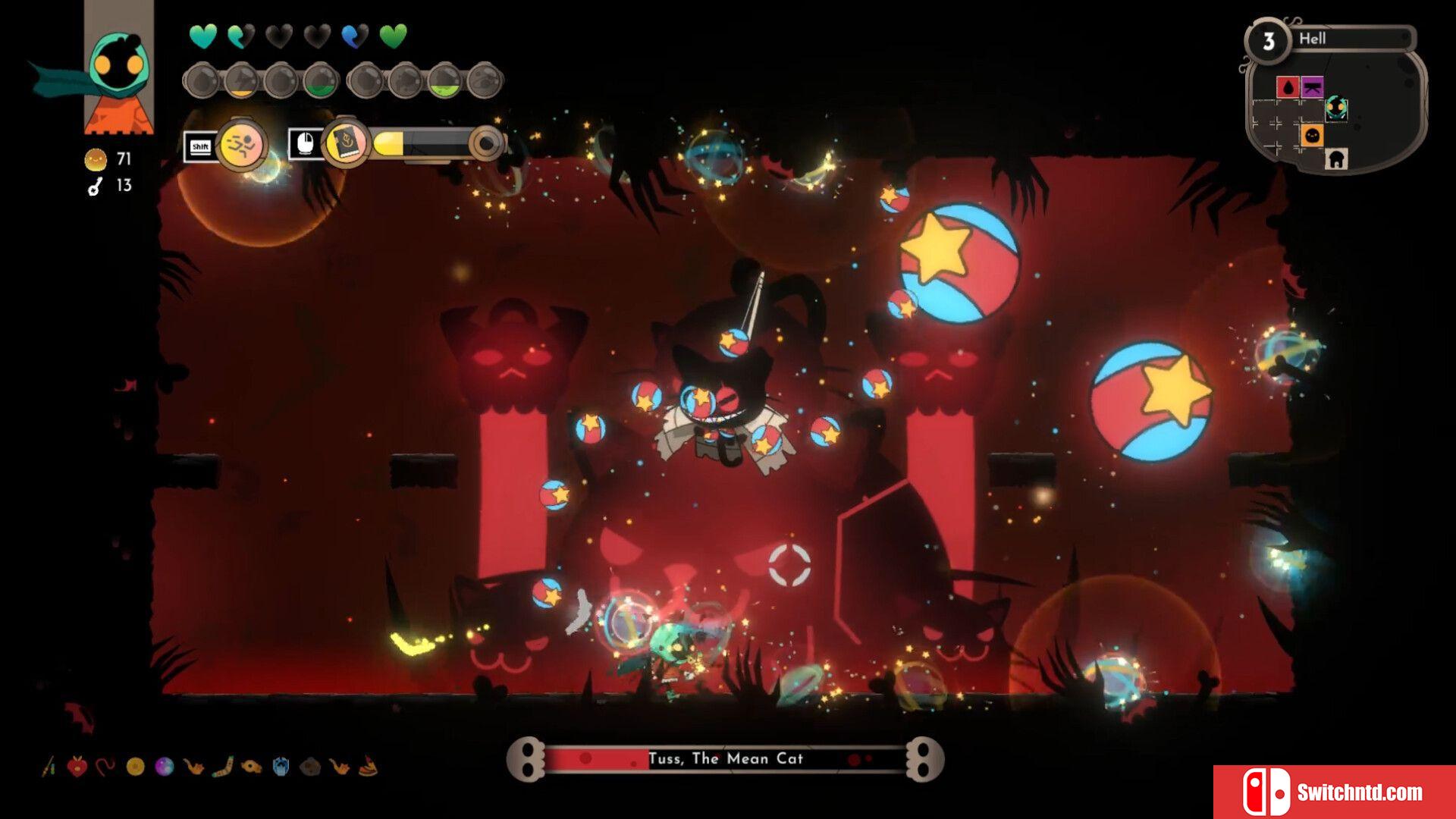This screenshot has width=1456, height=819.
Task: Click the white house room on minimap
Action: 1336,159
